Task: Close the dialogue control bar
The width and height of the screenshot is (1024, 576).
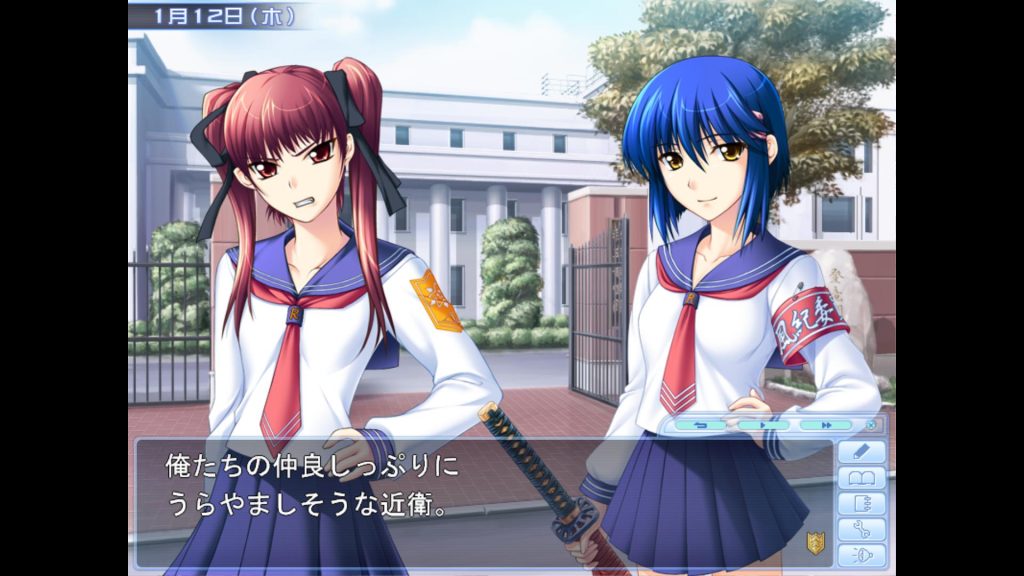Action: click(x=871, y=425)
